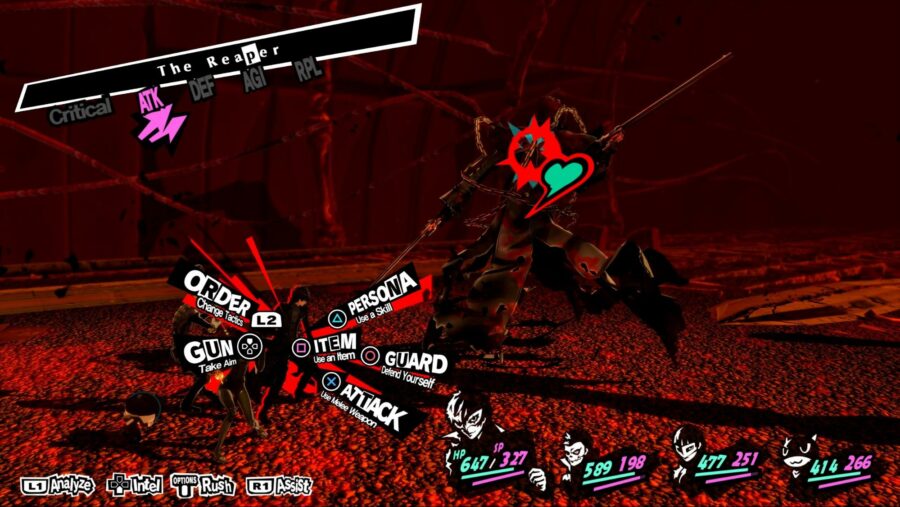Open the Item command
This screenshot has width=900, height=507.
click(x=331, y=345)
